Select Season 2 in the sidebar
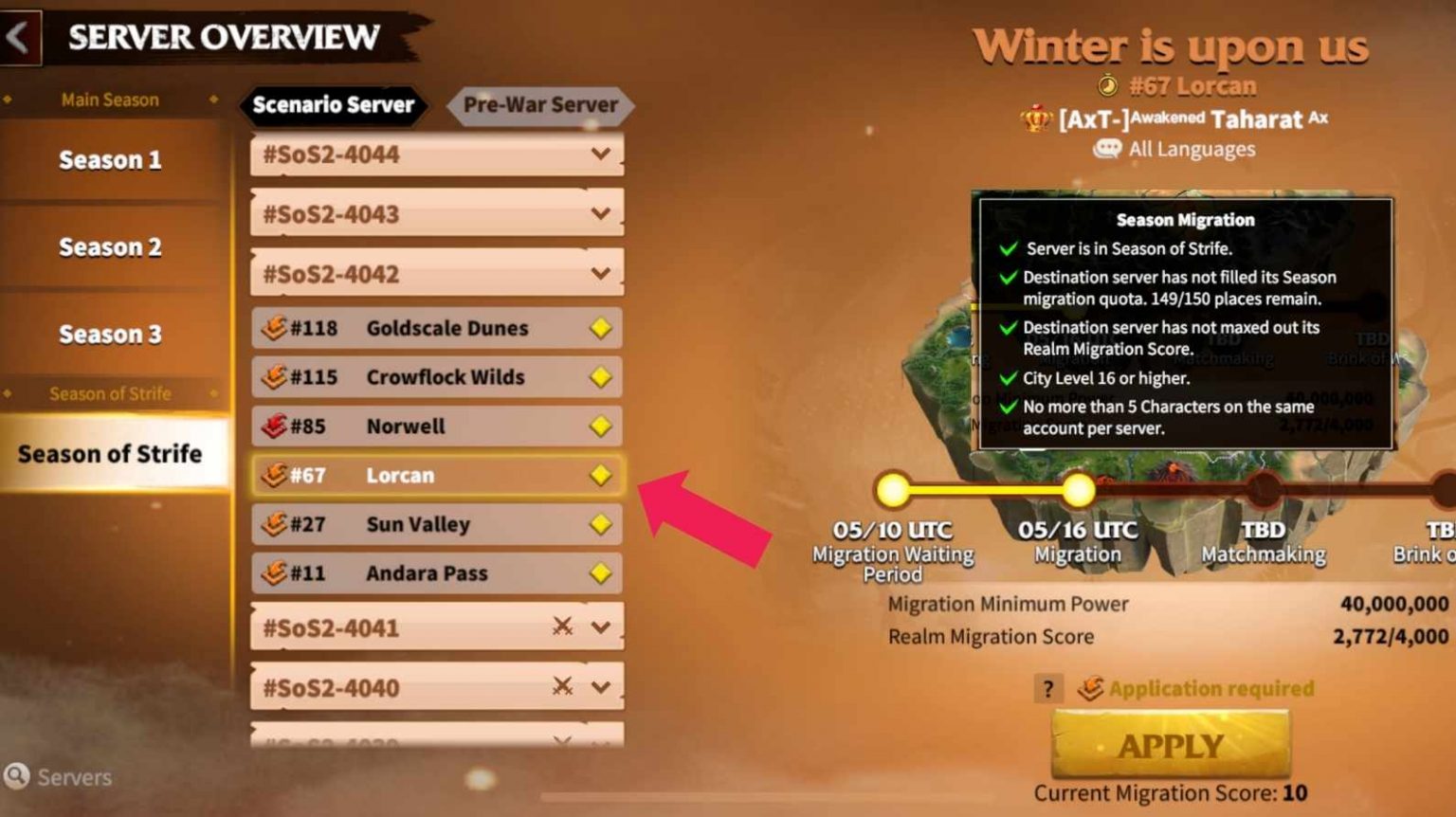The height and width of the screenshot is (817, 1456). click(x=109, y=246)
